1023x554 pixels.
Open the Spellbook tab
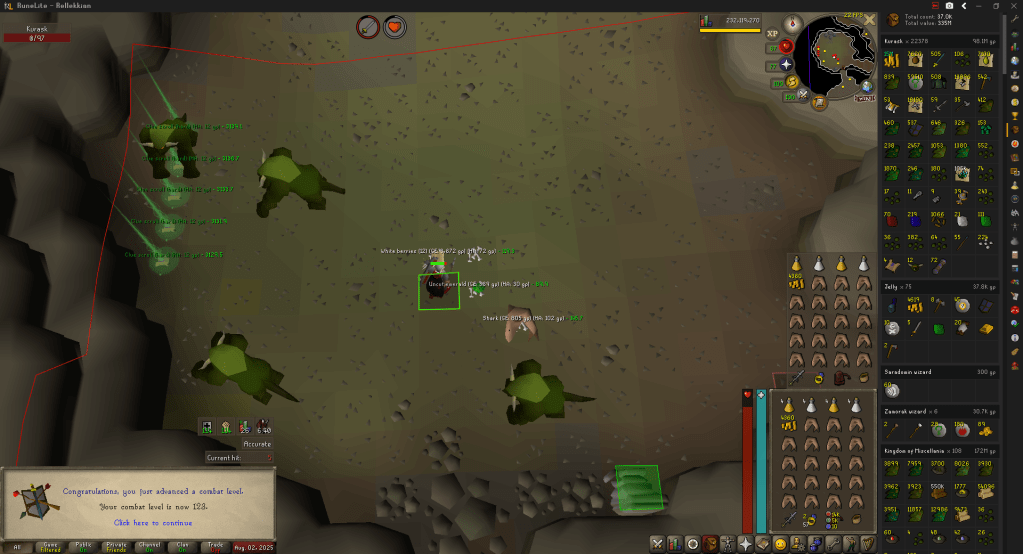[762, 544]
